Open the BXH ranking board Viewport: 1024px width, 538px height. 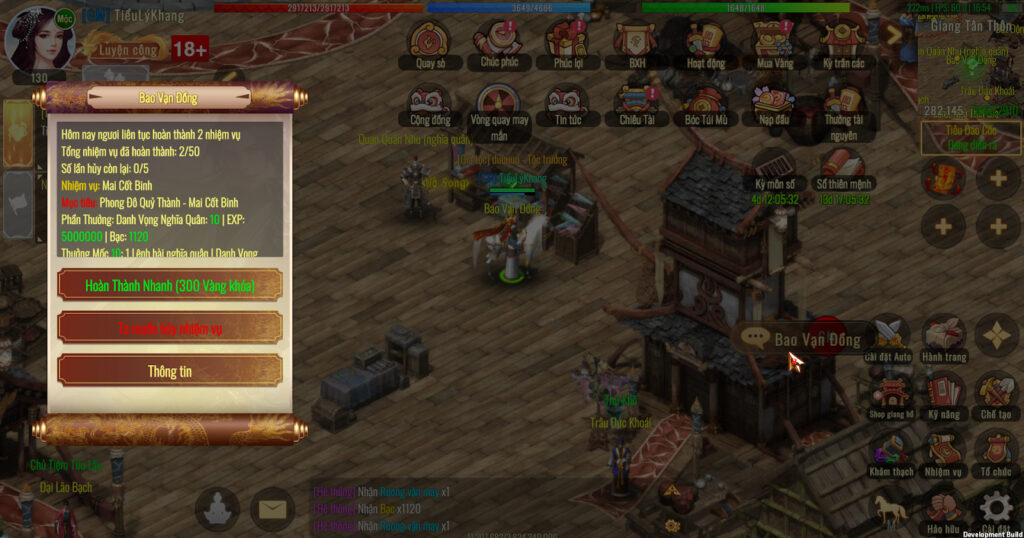coord(636,42)
